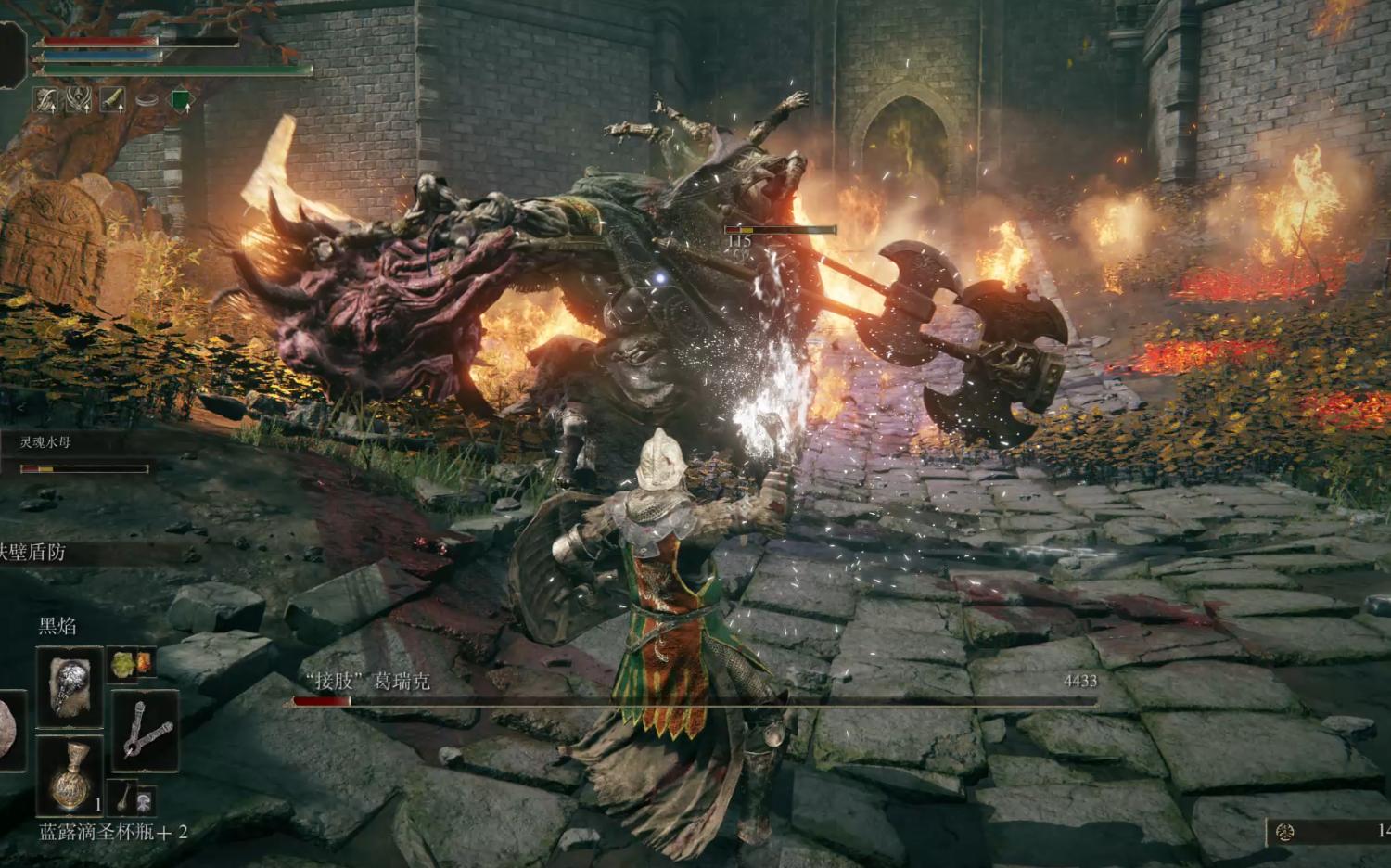
Task: Inspect the green shield buff status icon
Action: pos(181,99)
